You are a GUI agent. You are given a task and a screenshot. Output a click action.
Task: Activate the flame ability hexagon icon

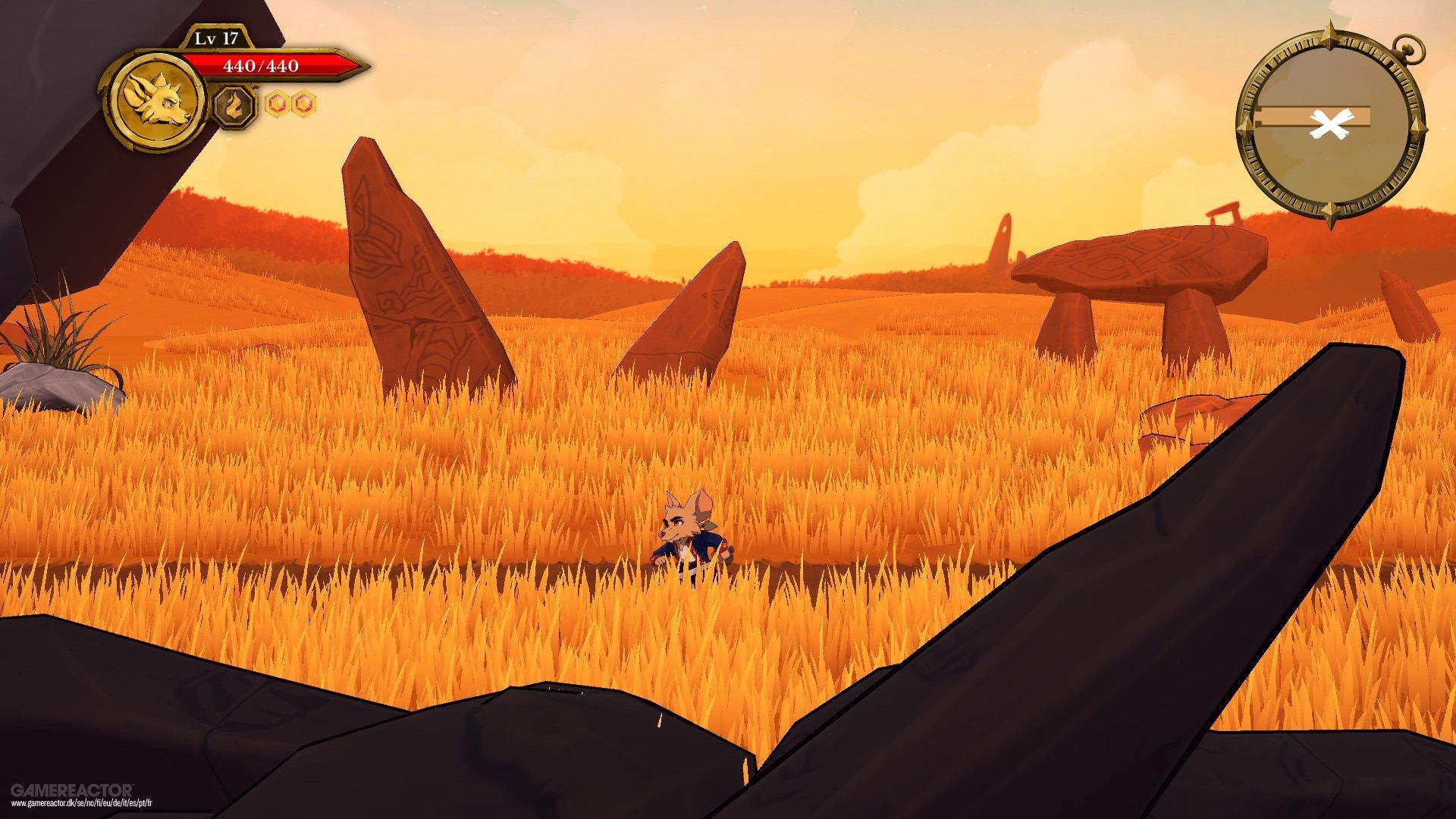tap(234, 105)
